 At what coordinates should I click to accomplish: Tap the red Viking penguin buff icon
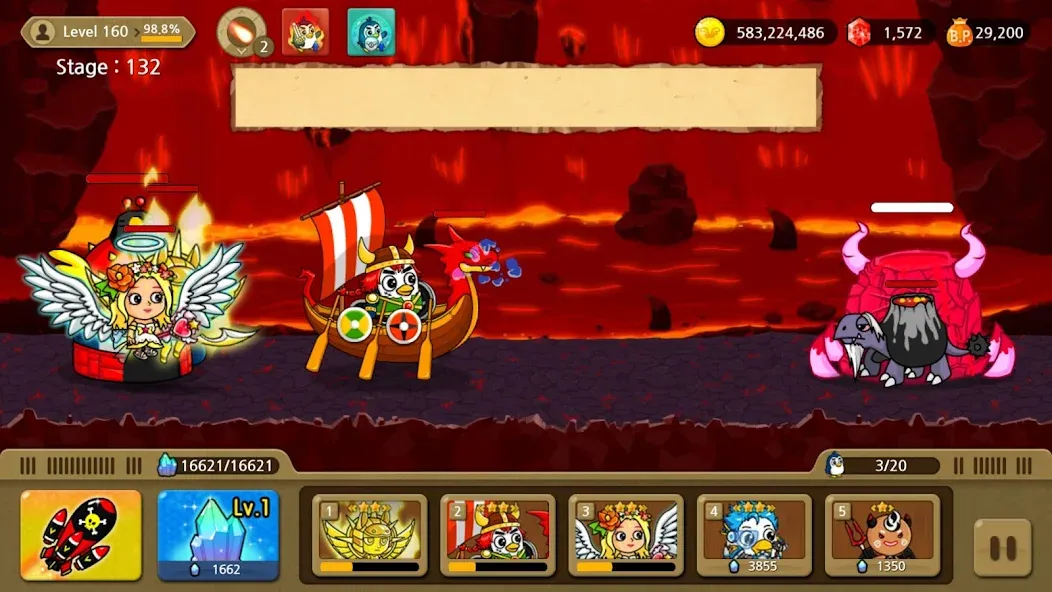pyautogui.click(x=305, y=32)
